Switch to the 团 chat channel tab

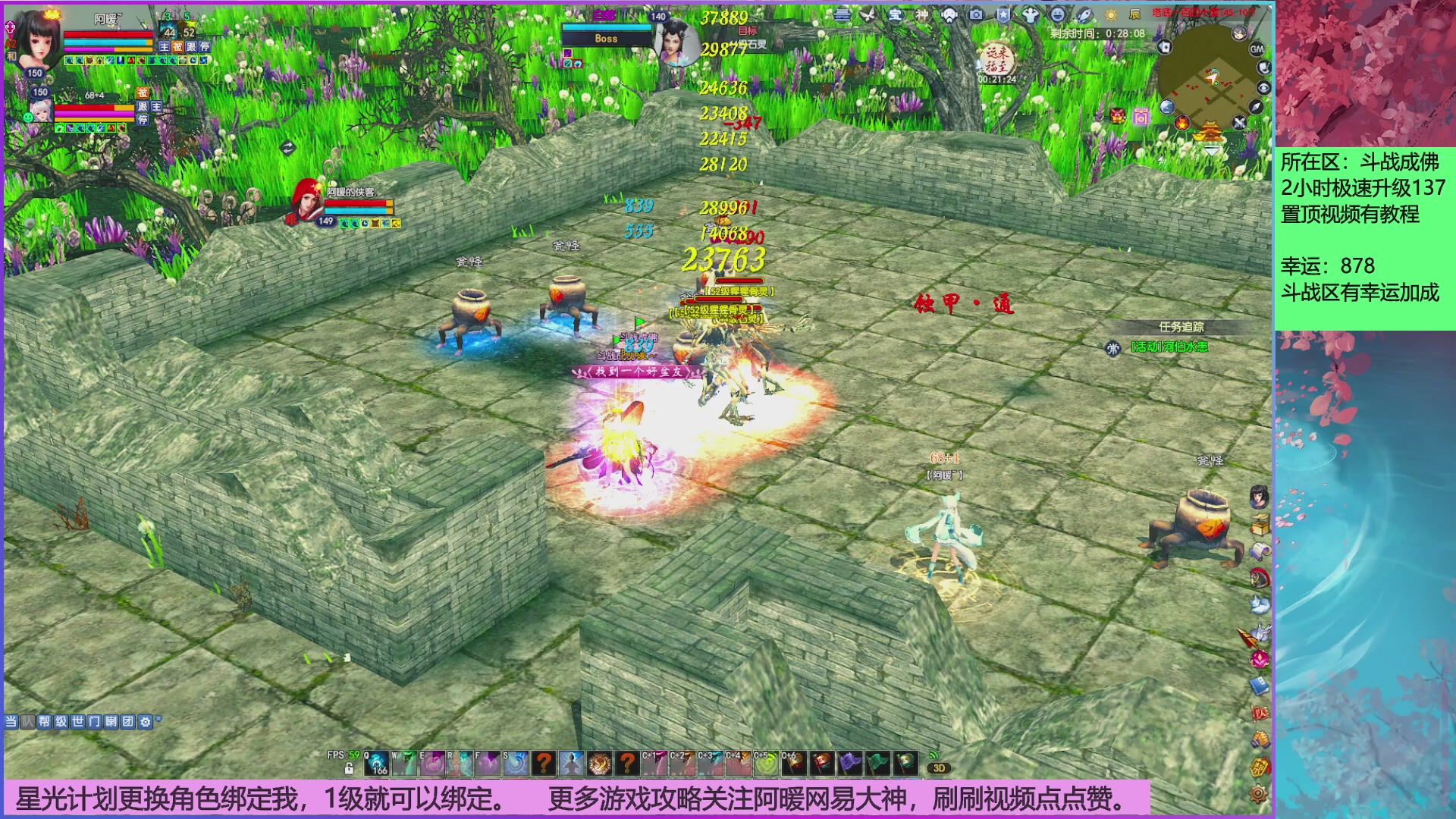pos(127,719)
